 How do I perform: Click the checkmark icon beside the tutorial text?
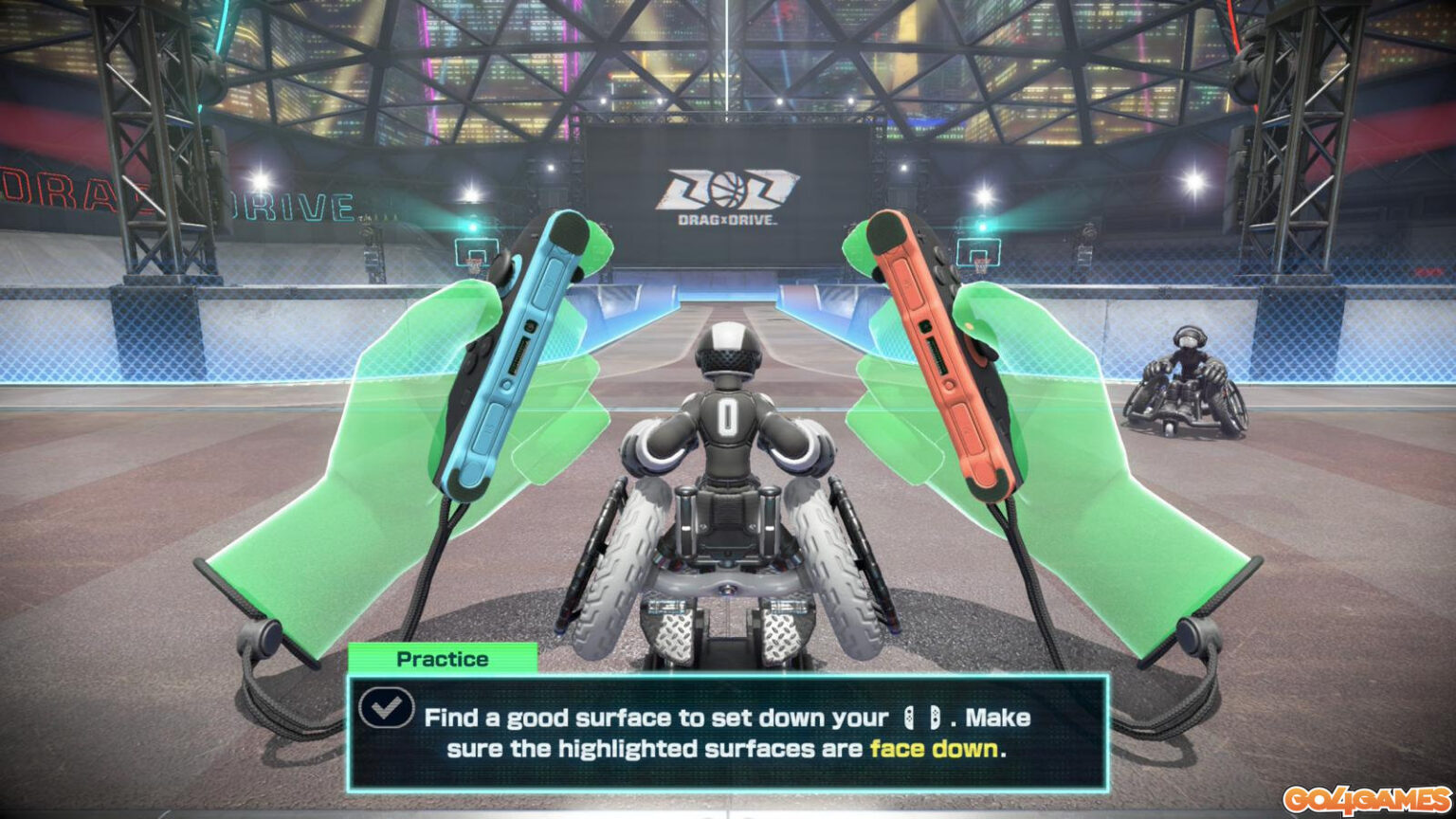pyautogui.click(x=385, y=706)
